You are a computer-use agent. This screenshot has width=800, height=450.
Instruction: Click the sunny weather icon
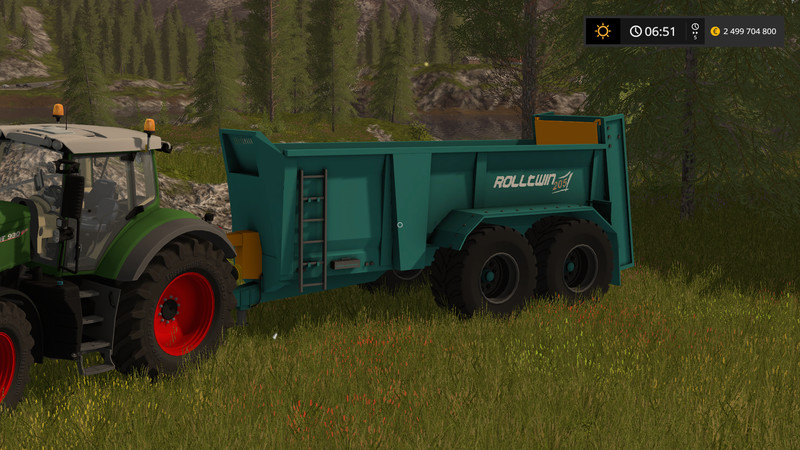(x=602, y=31)
